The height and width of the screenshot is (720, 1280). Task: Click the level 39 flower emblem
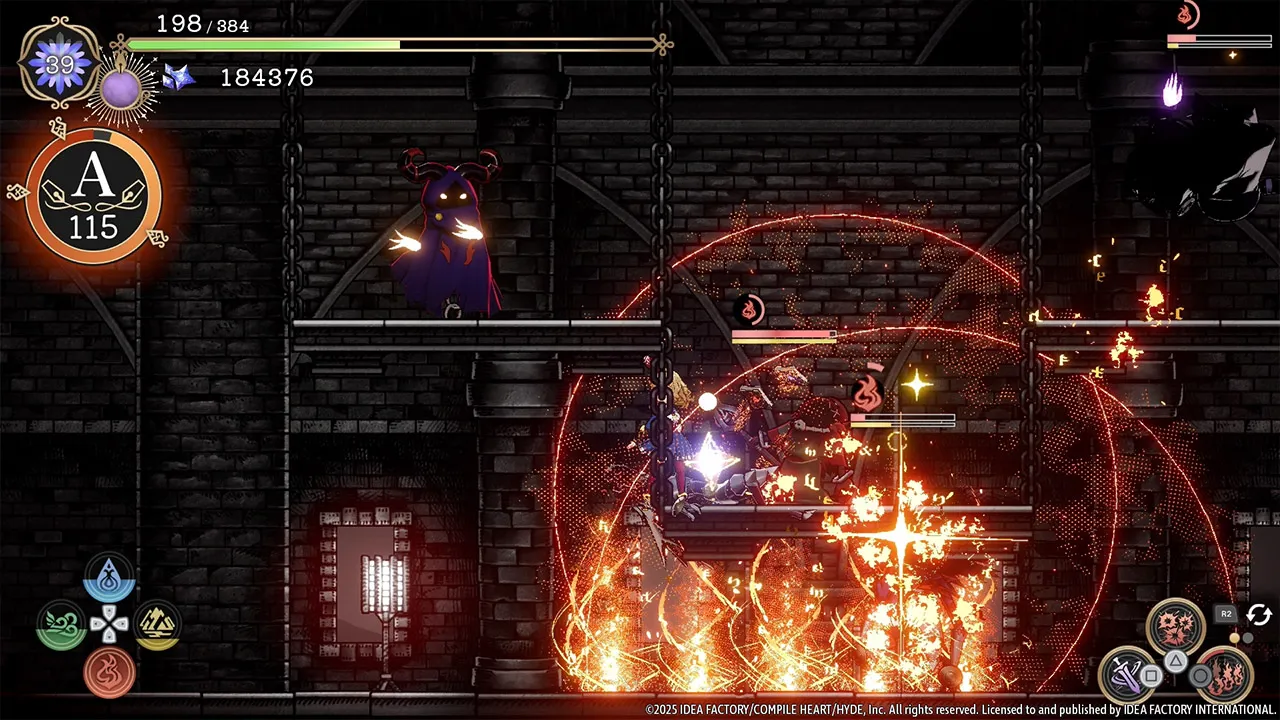click(58, 65)
